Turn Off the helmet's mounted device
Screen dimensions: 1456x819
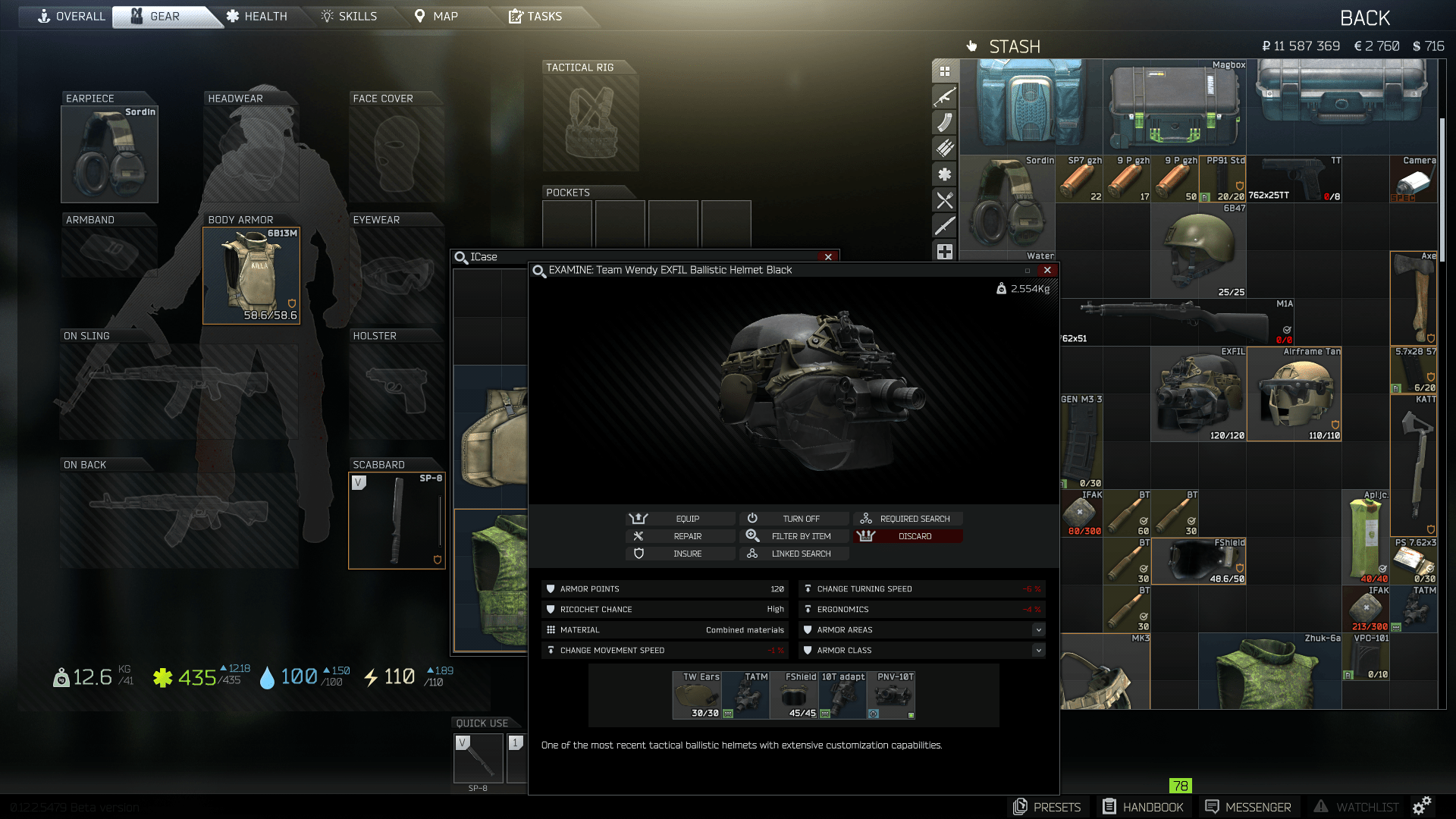794,519
